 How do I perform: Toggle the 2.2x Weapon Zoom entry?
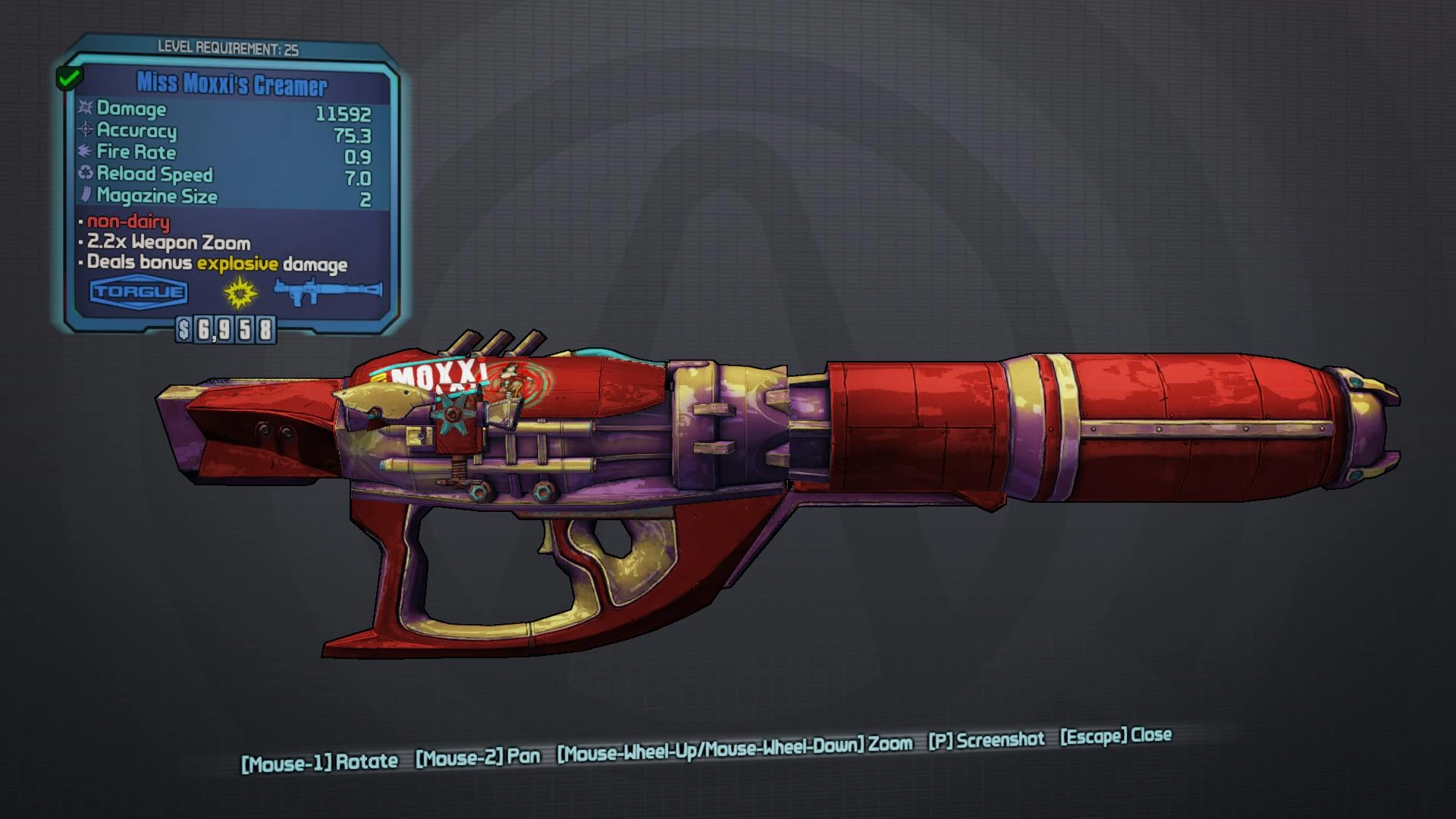click(167, 243)
